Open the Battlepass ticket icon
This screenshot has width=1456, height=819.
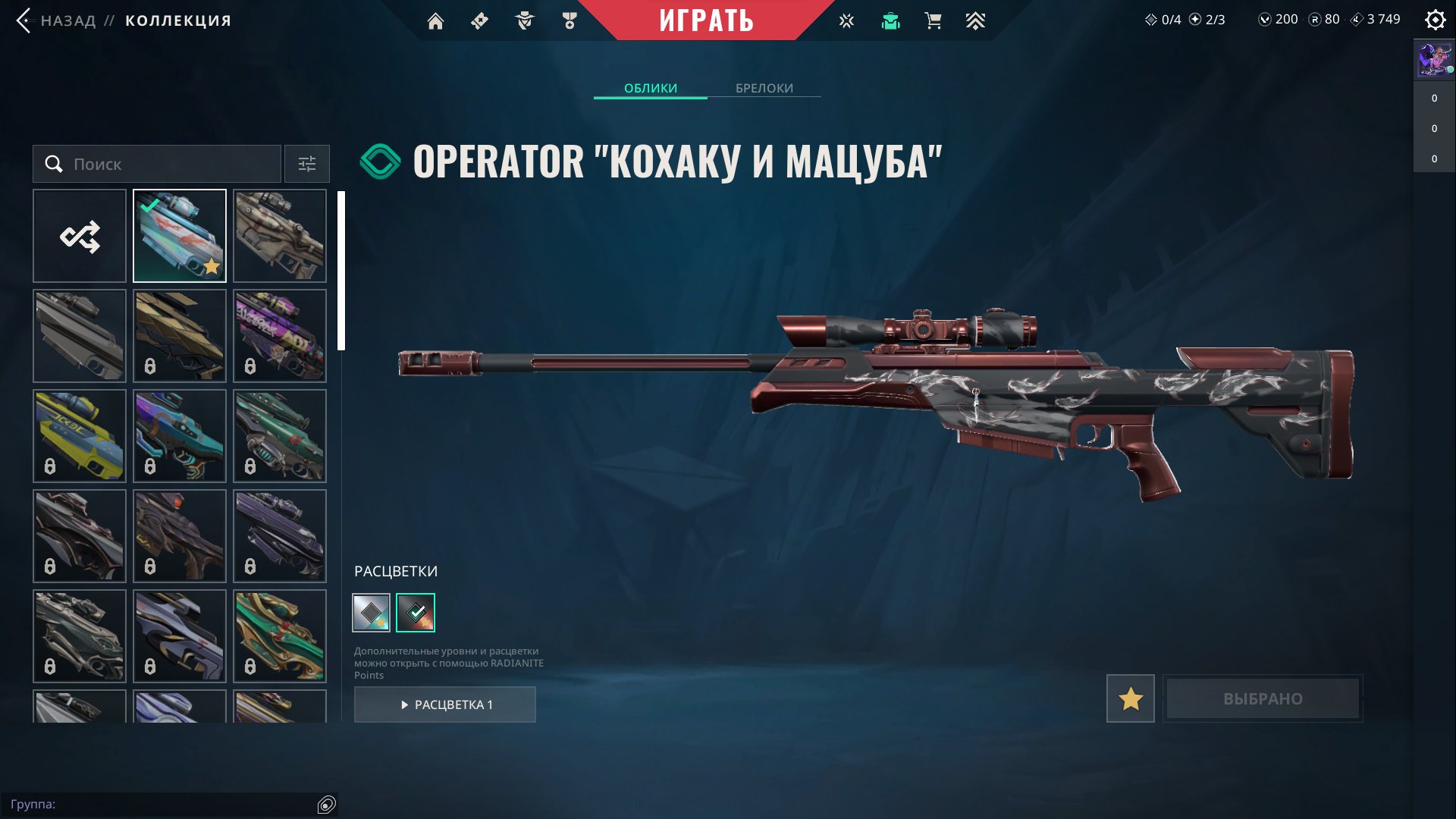(479, 20)
